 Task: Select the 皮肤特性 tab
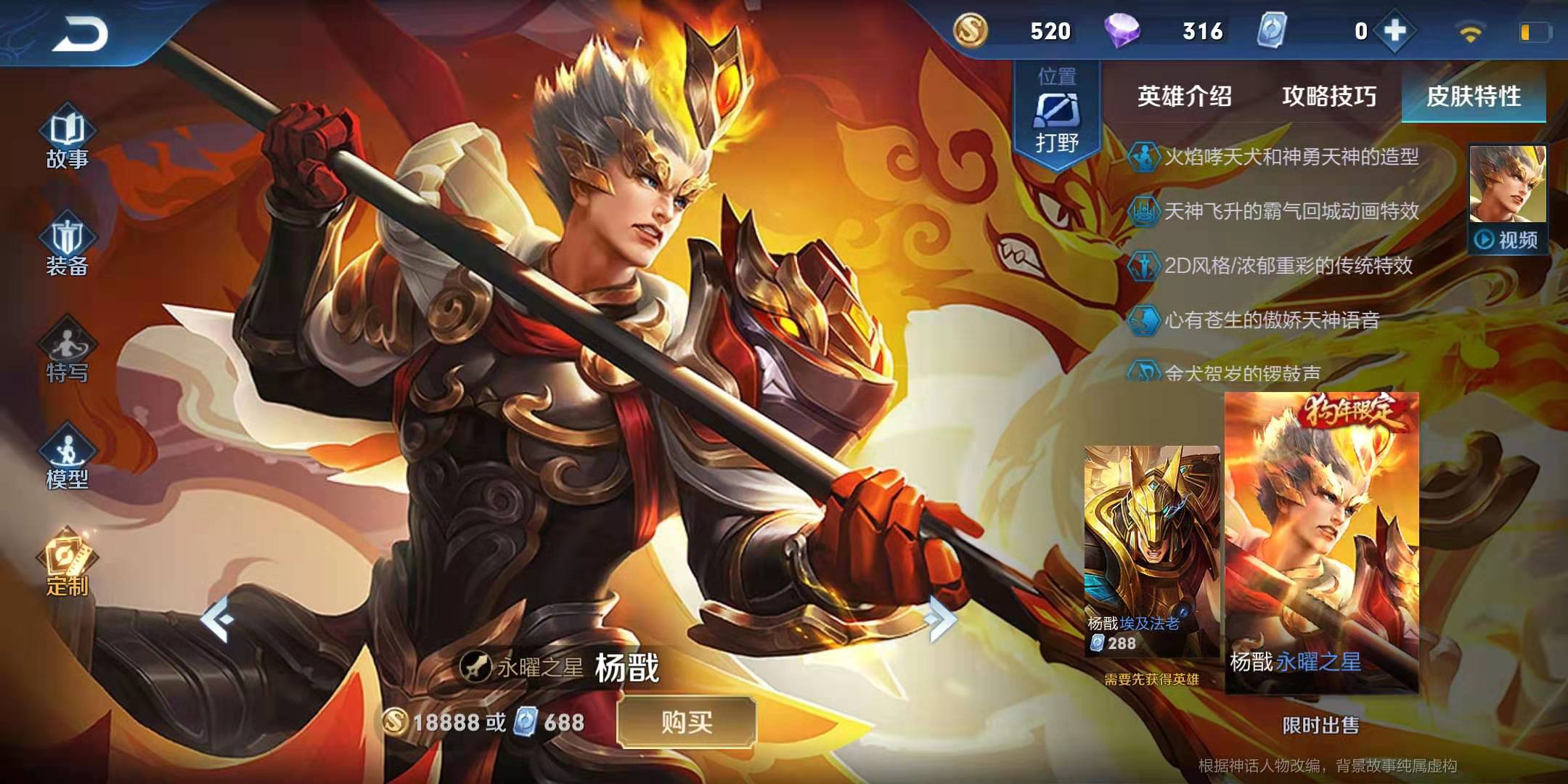tap(1473, 96)
